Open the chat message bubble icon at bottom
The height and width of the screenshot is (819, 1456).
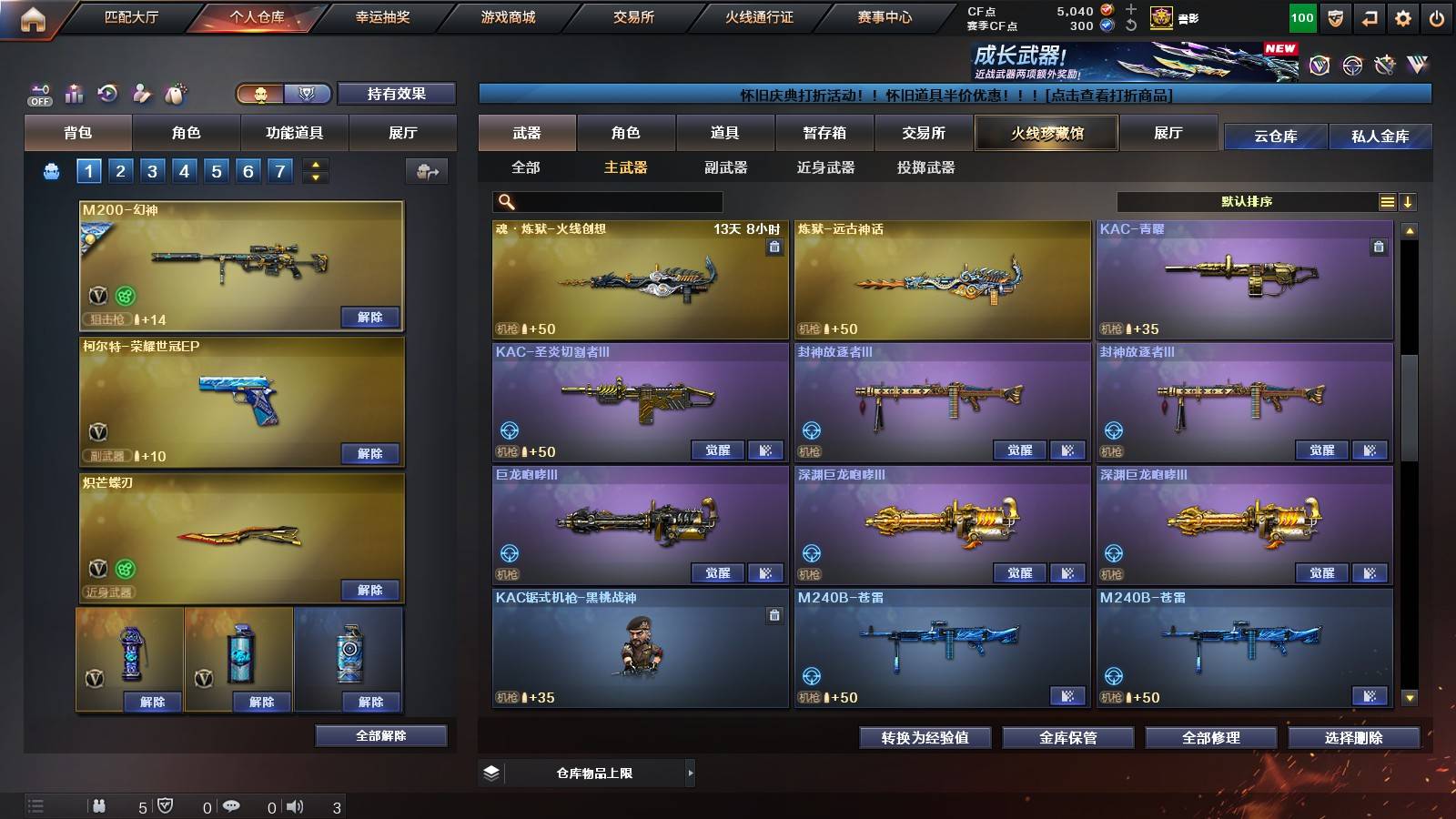233,806
